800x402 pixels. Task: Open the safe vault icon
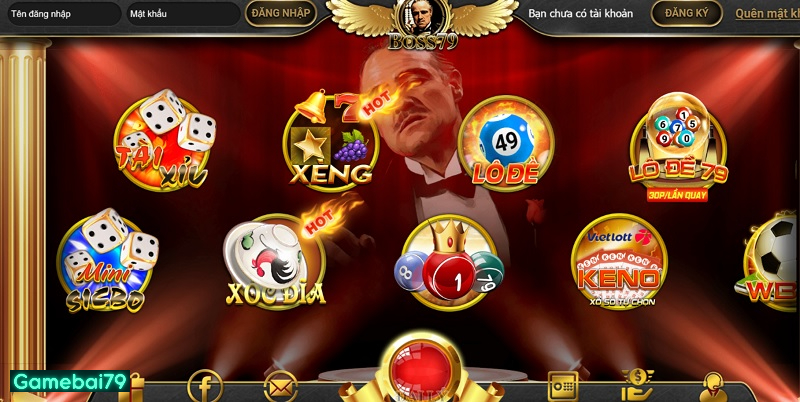[563, 386]
